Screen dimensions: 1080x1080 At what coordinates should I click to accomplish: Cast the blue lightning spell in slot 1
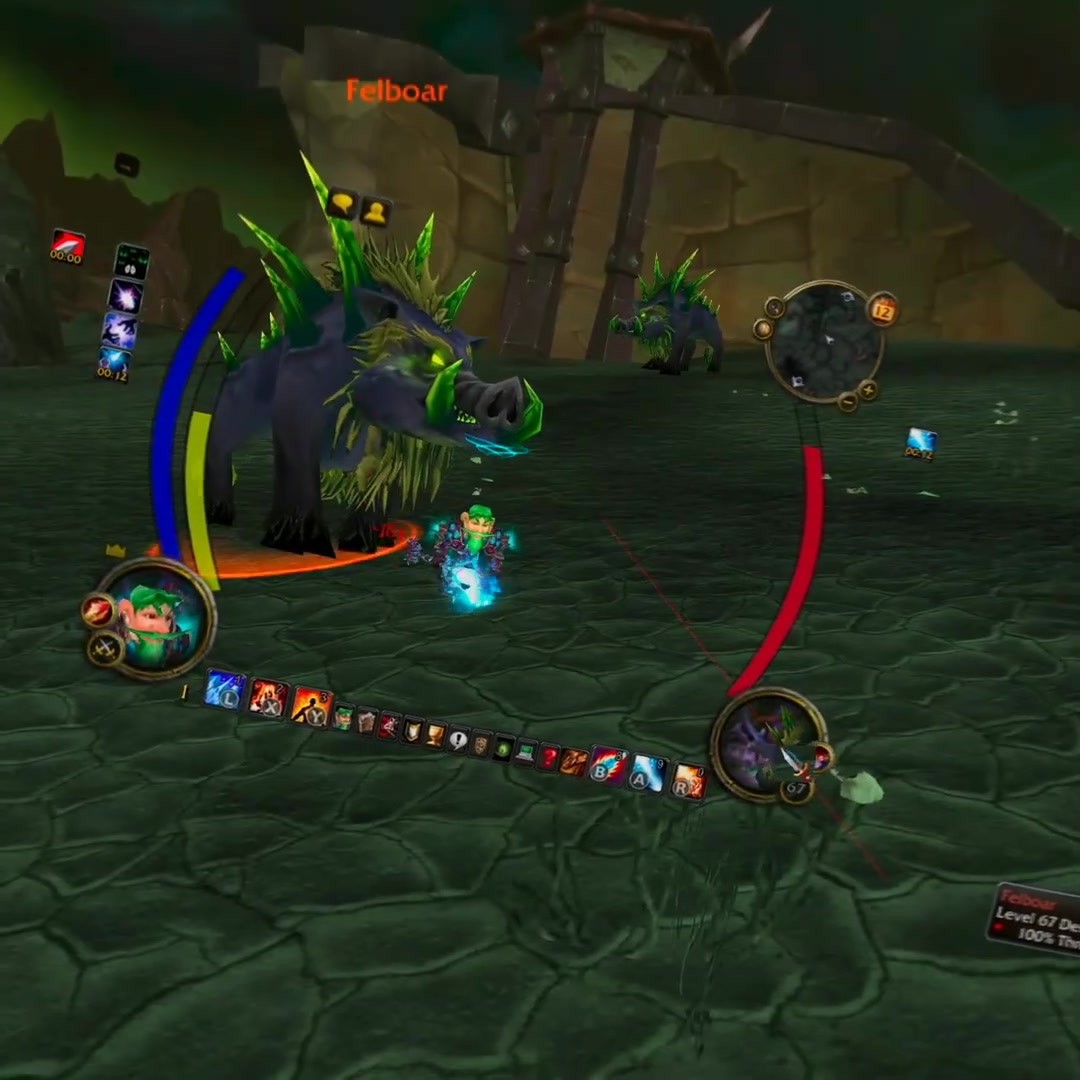[224, 689]
